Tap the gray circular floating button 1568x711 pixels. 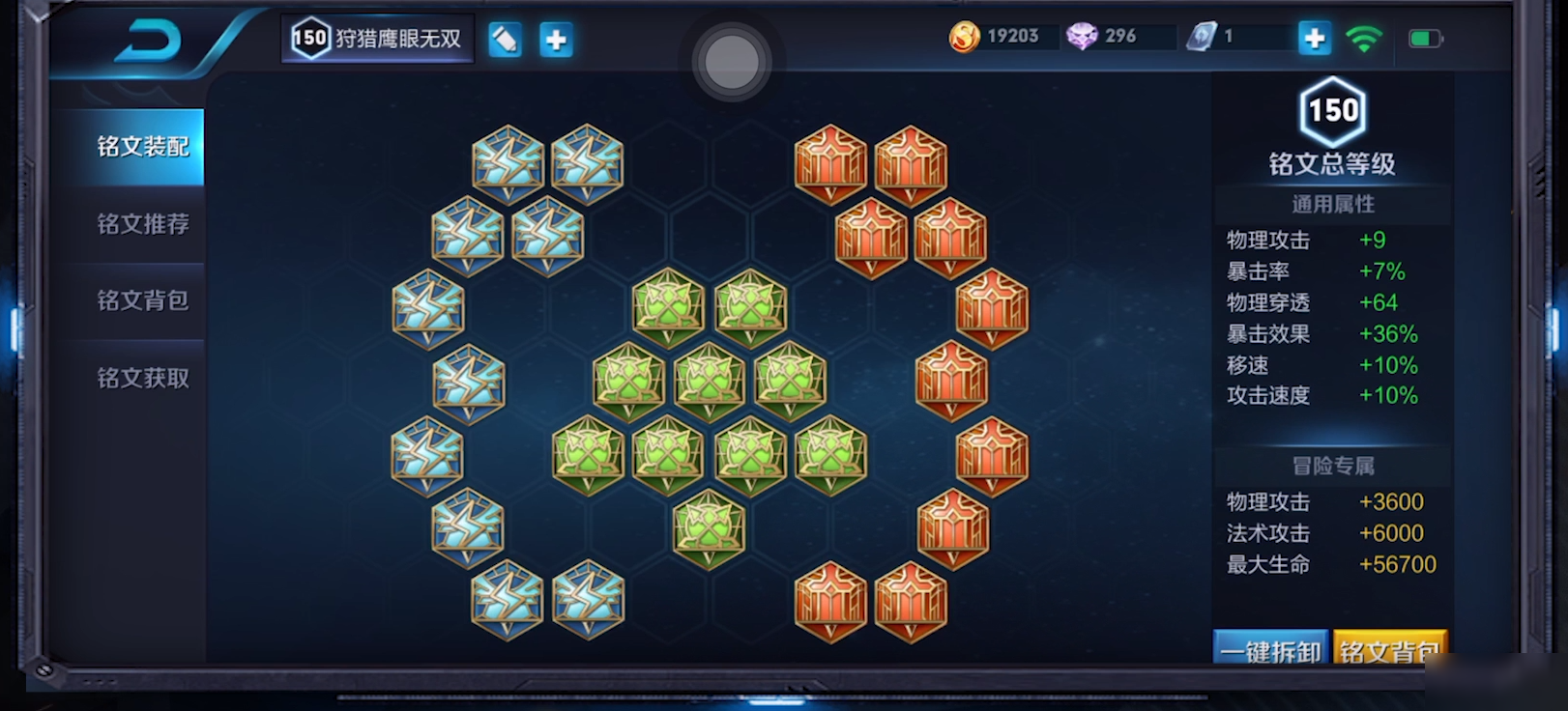click(x=732, y=62)
